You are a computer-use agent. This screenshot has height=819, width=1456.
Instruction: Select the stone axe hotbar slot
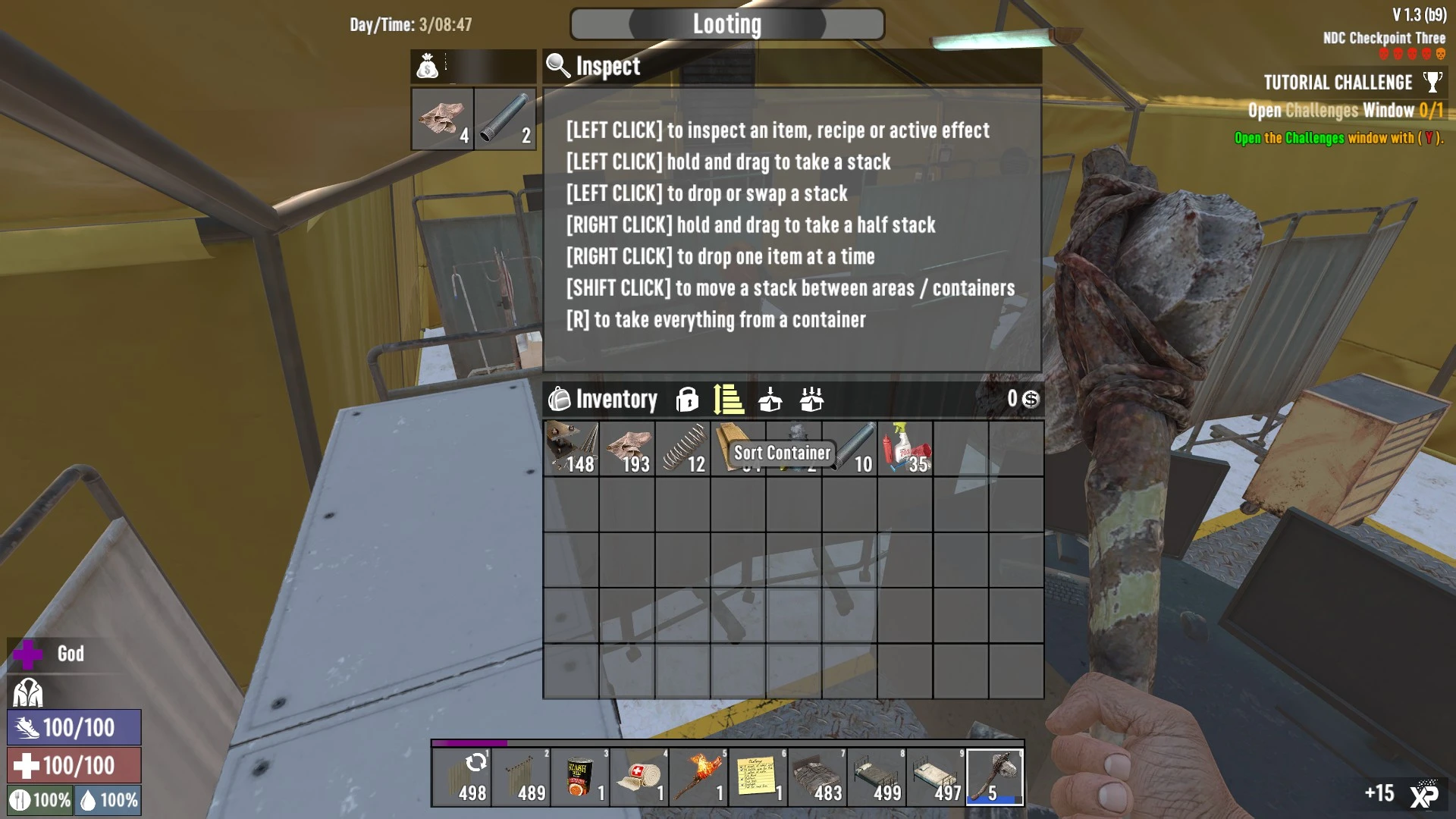click(x=995, y=778)
